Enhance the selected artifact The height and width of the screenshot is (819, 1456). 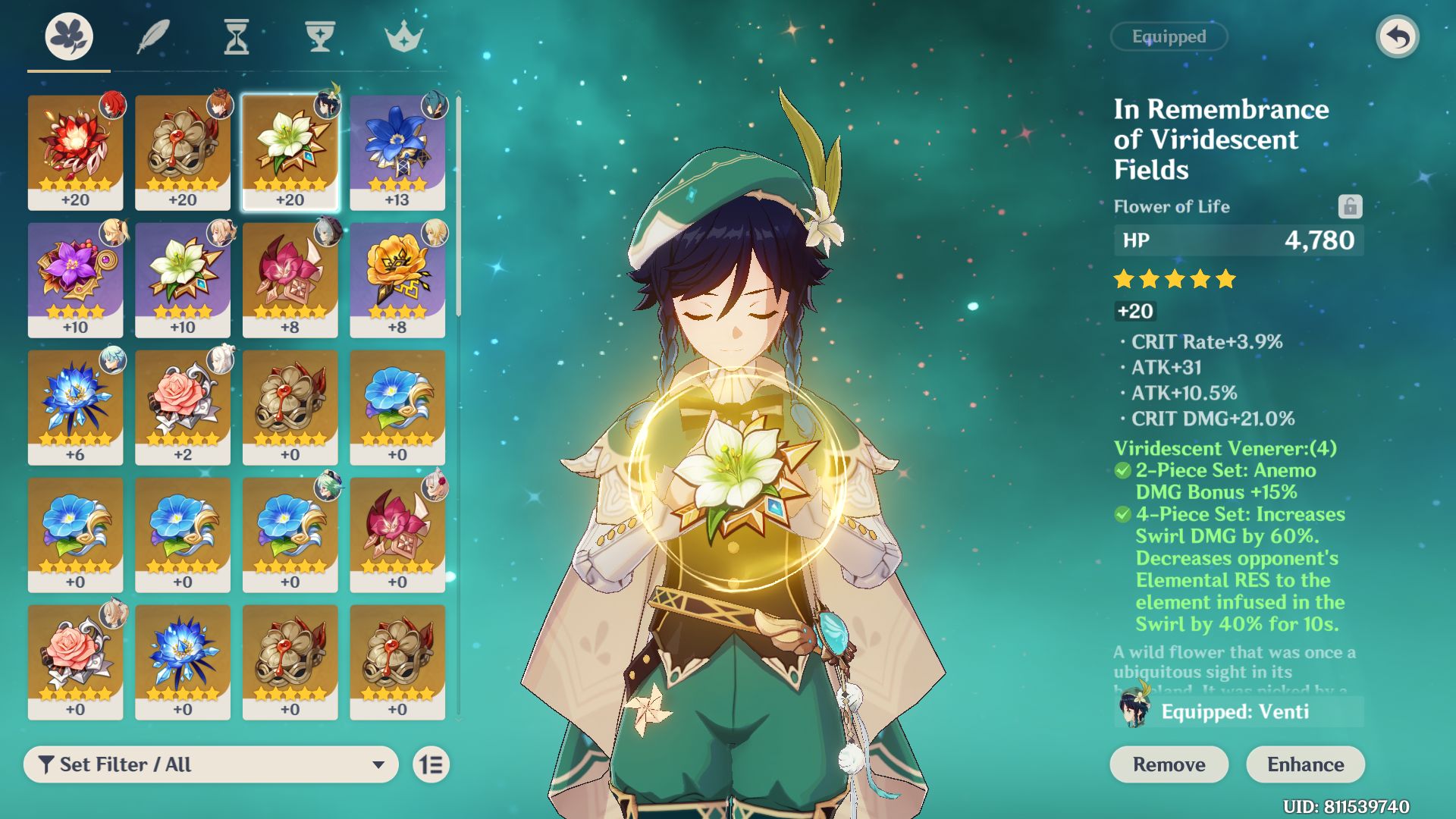[1305, 764]
